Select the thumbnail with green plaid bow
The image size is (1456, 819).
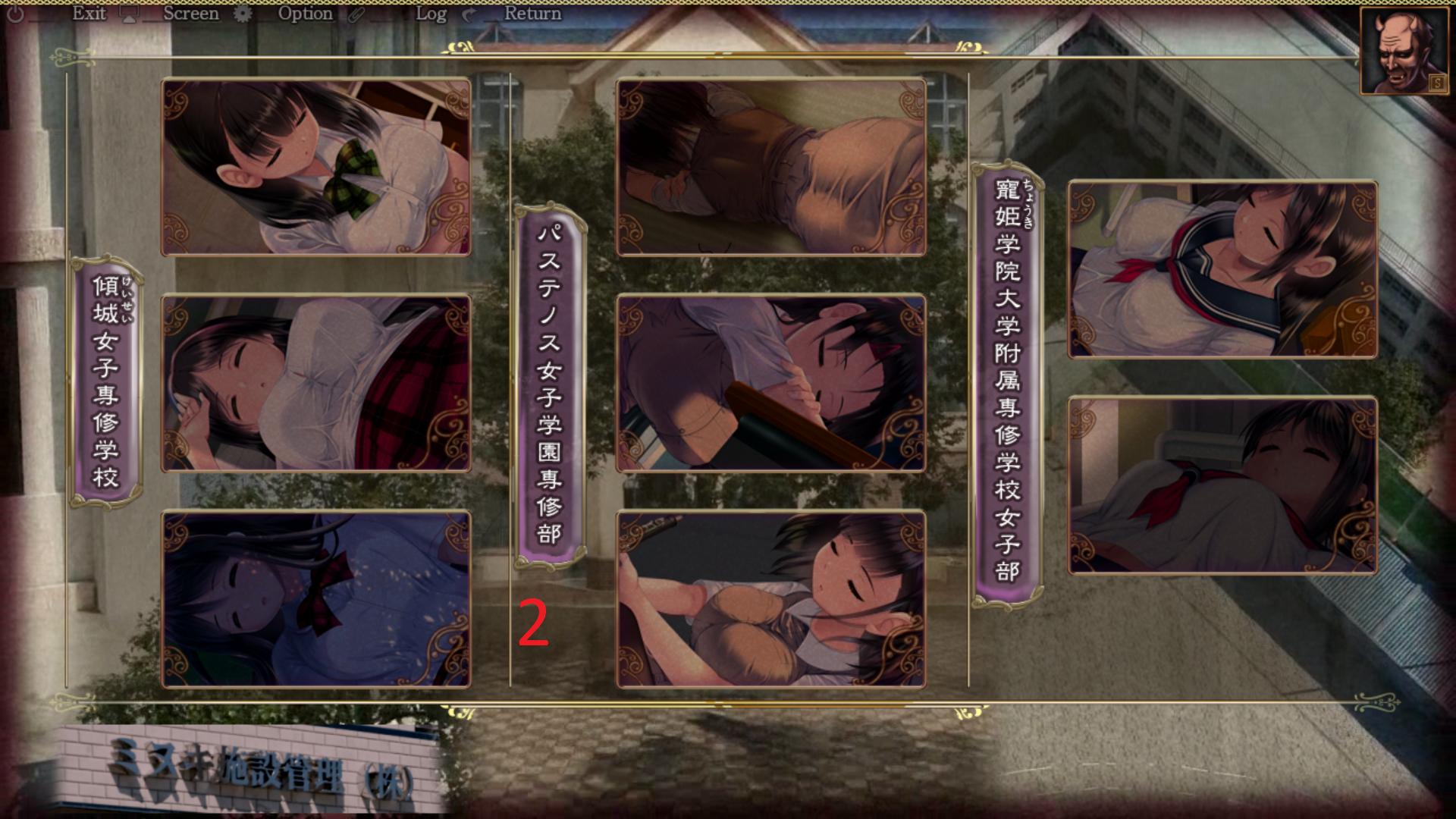tap(316, 167)
